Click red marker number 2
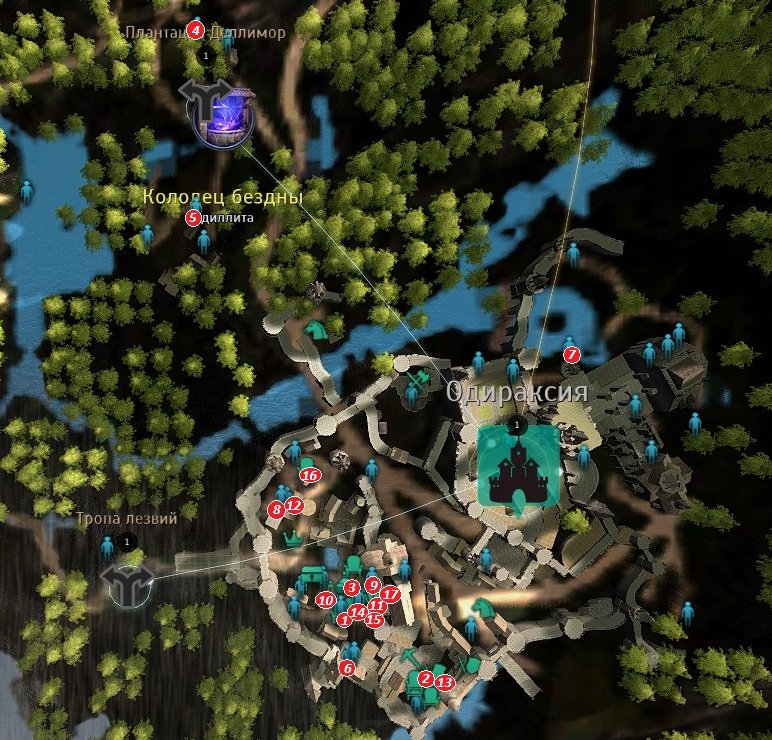 pyautogui.click(x=425, y=678)
